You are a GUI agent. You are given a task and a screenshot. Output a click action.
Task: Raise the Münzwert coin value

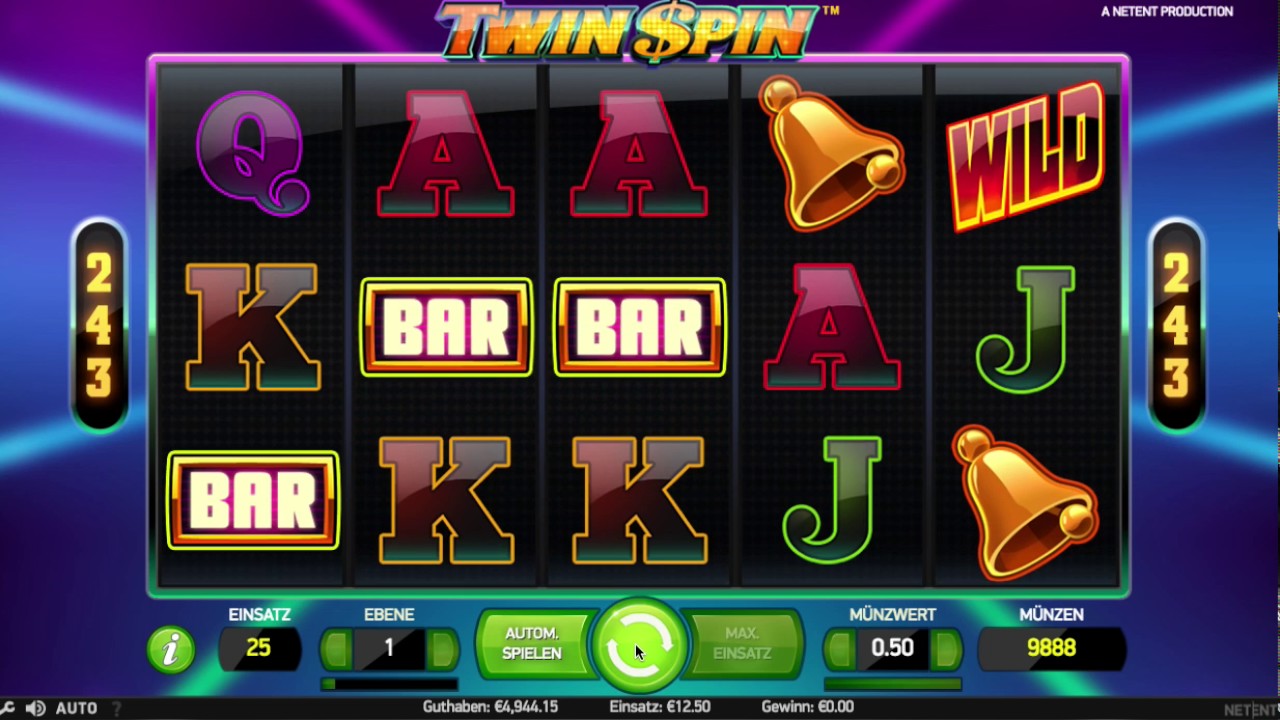click(x=944, y=650)
